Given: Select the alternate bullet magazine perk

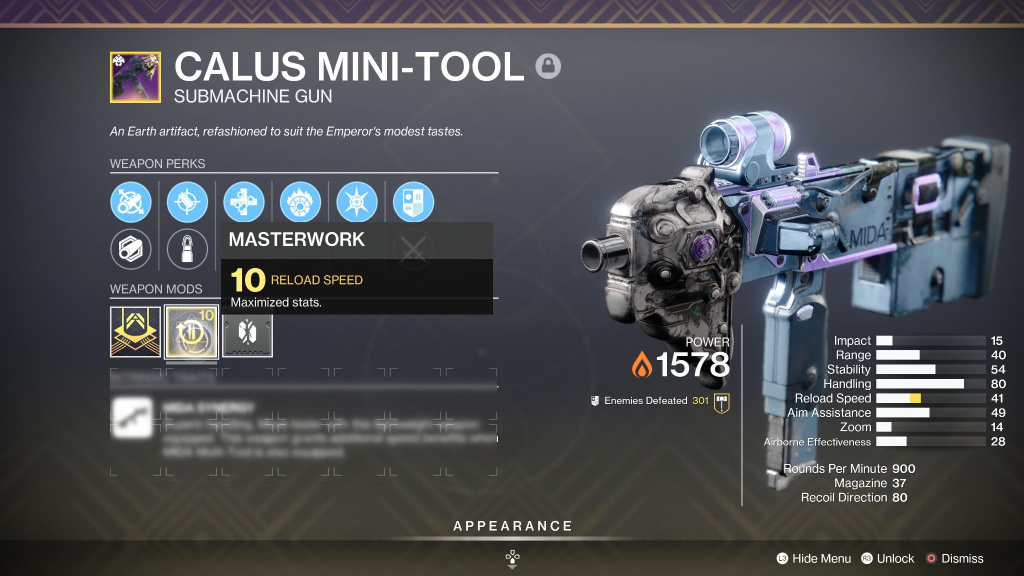Looking at the screenshot, I should click(187, 248).
